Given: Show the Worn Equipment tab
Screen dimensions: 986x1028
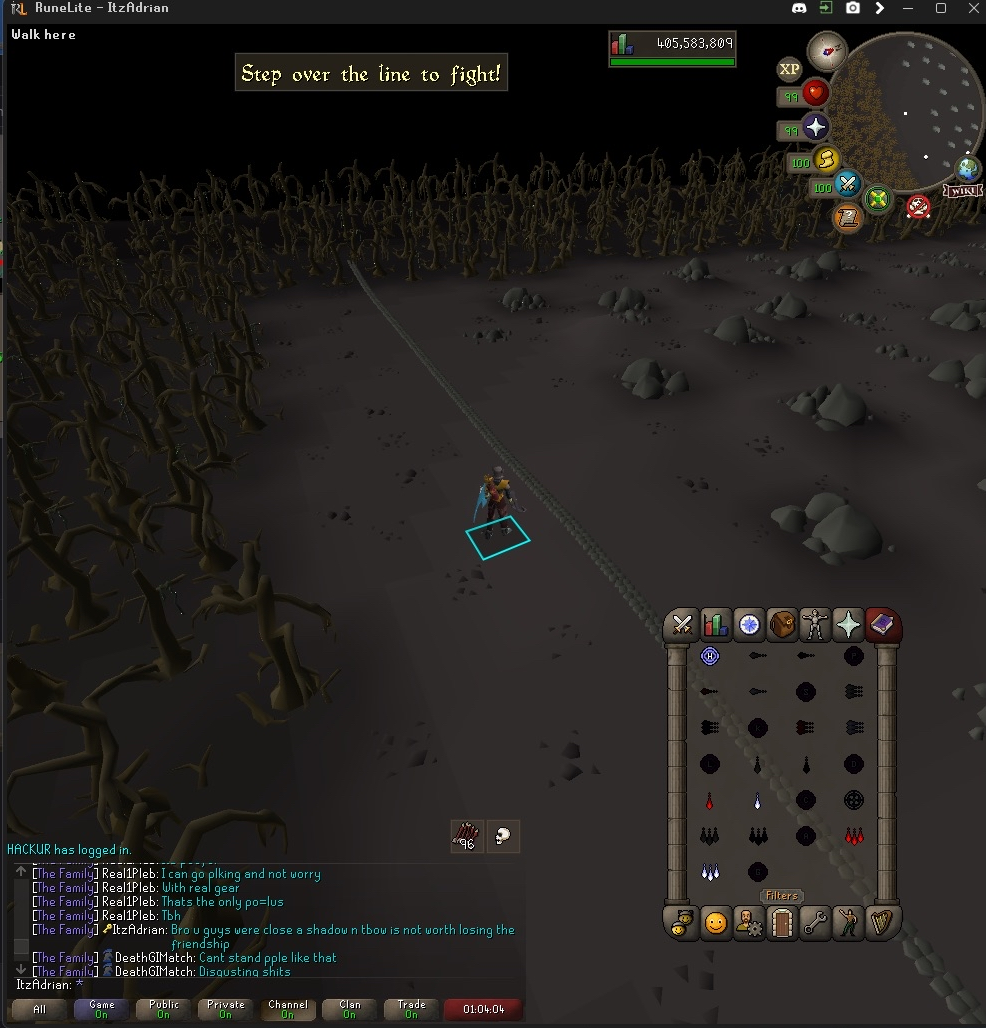Looking at the screenshot, I should 816,625.
